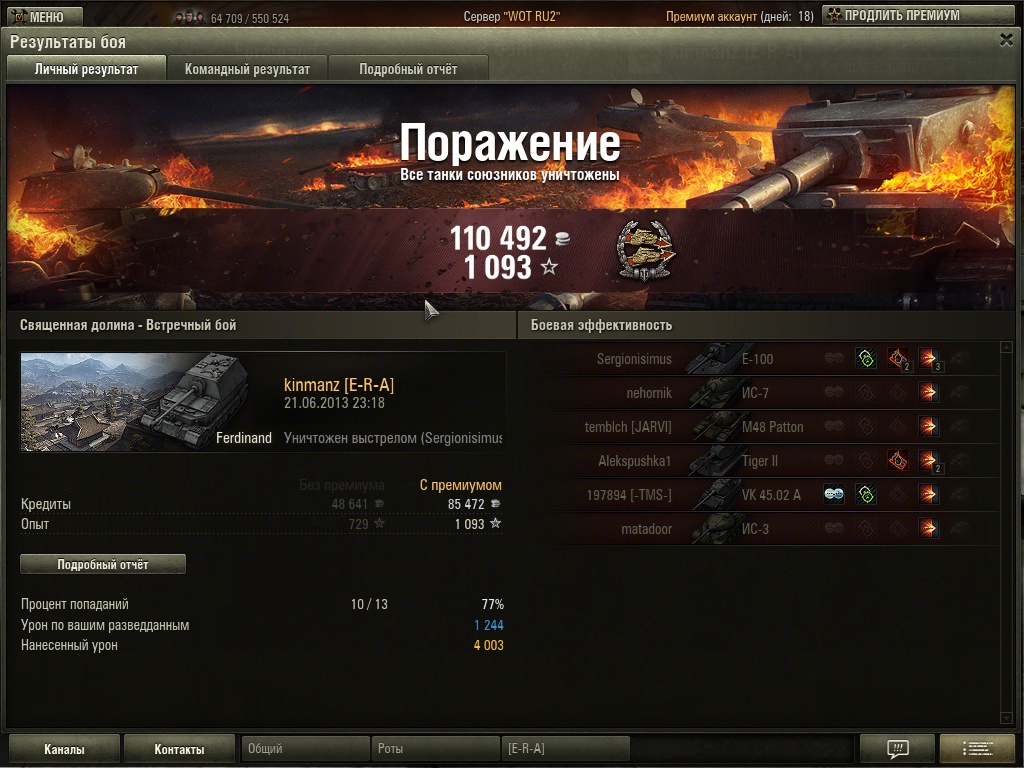Switch to the [E-R-A] clan chat
The image size is (1024, 768).
565,749
